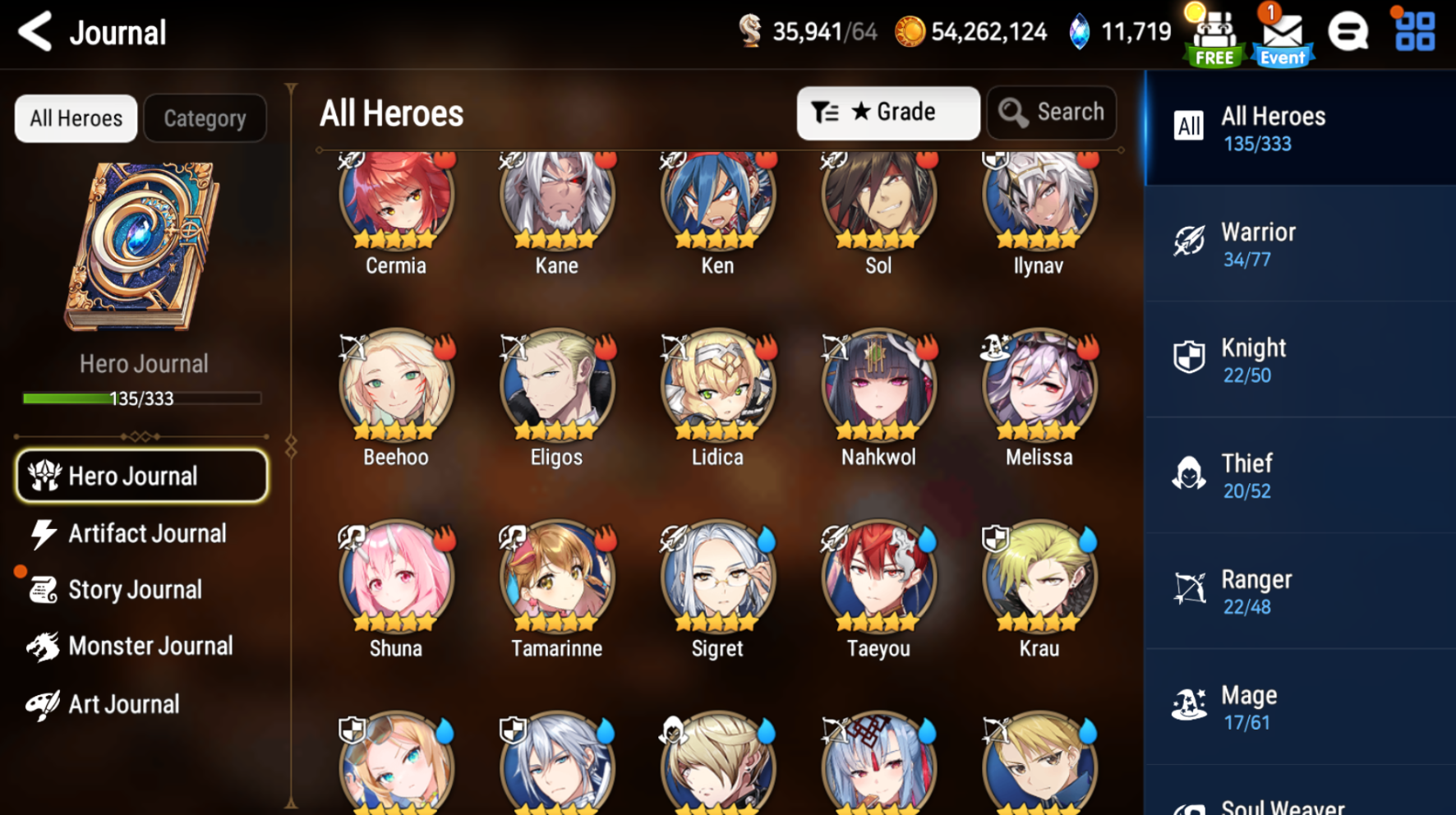
Task: Select the All Heroes tab
Action: pos(75,117)
